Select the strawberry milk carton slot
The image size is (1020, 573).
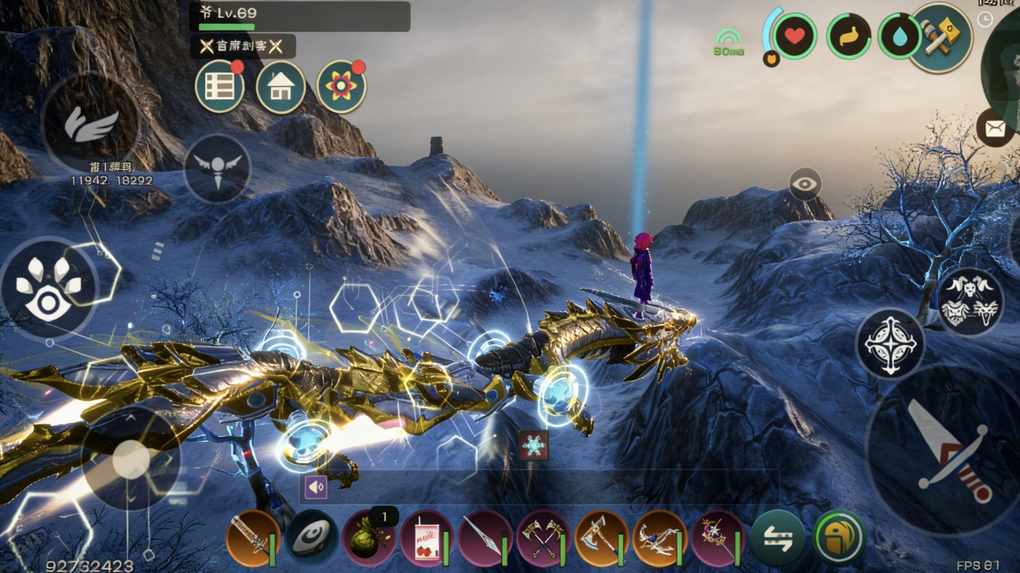pyautogui.click(x=426, y=538)
